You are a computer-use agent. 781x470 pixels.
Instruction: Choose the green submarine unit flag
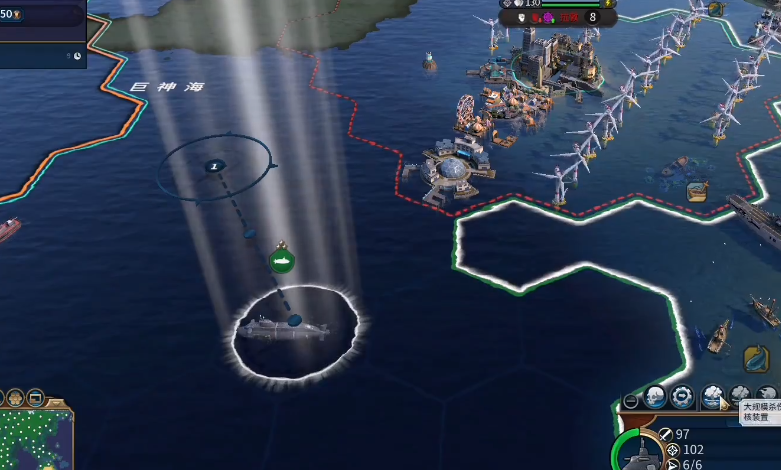[282, 261]
